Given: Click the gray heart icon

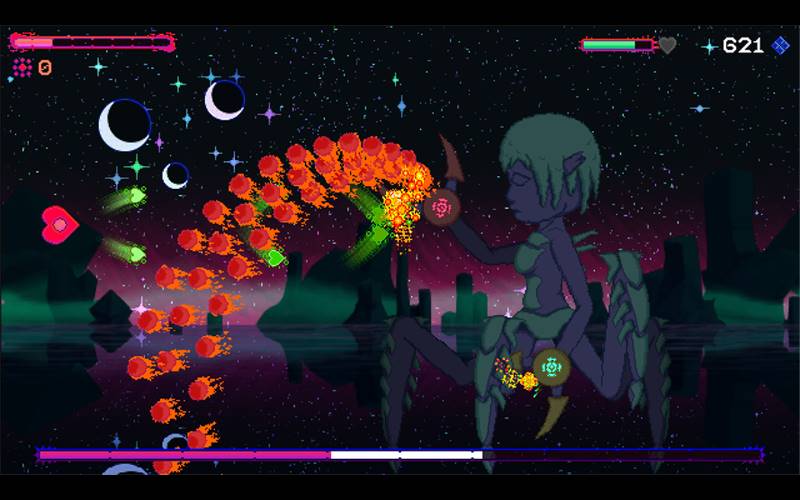Looking at the screenshot, I should coord(668,45).
